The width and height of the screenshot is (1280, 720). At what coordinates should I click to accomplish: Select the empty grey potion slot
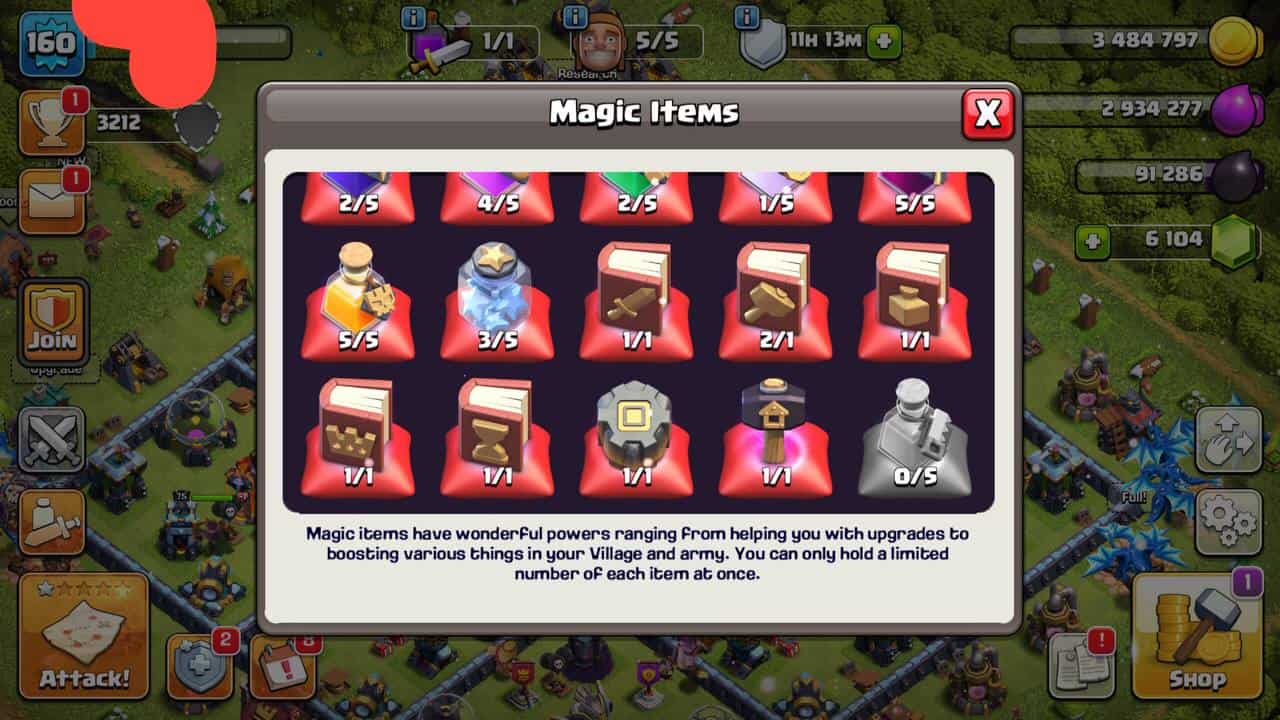[915, 437]
